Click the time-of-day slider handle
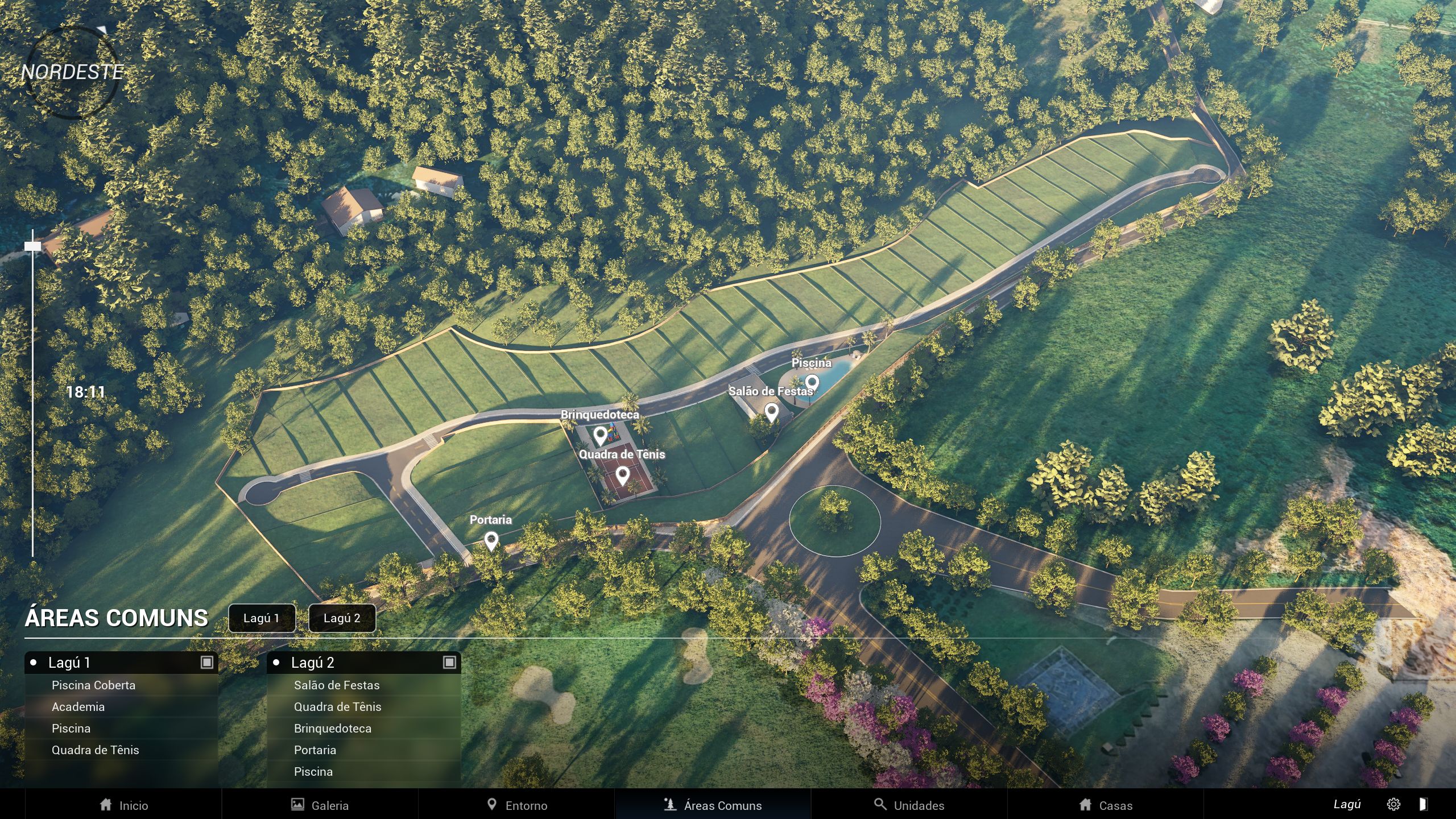This screenshot has height=819, width=1456. (x=32, y=246)
